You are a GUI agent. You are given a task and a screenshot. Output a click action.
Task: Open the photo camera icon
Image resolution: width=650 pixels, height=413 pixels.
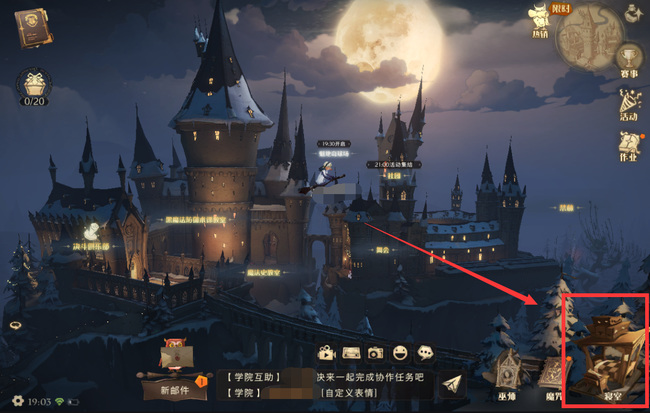coord(375,353)
